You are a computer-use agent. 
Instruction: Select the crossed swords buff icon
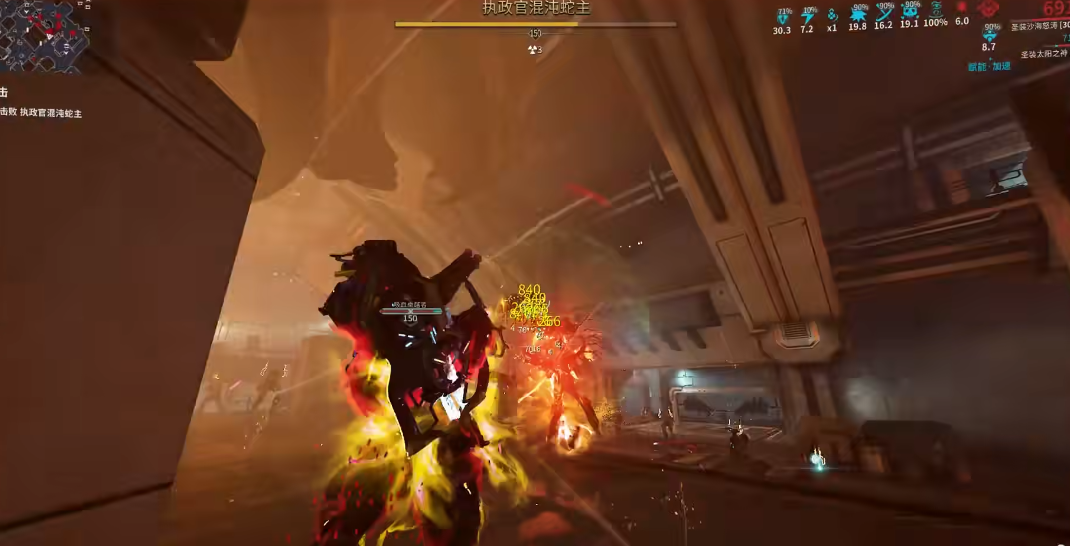(x=883, y=14)
